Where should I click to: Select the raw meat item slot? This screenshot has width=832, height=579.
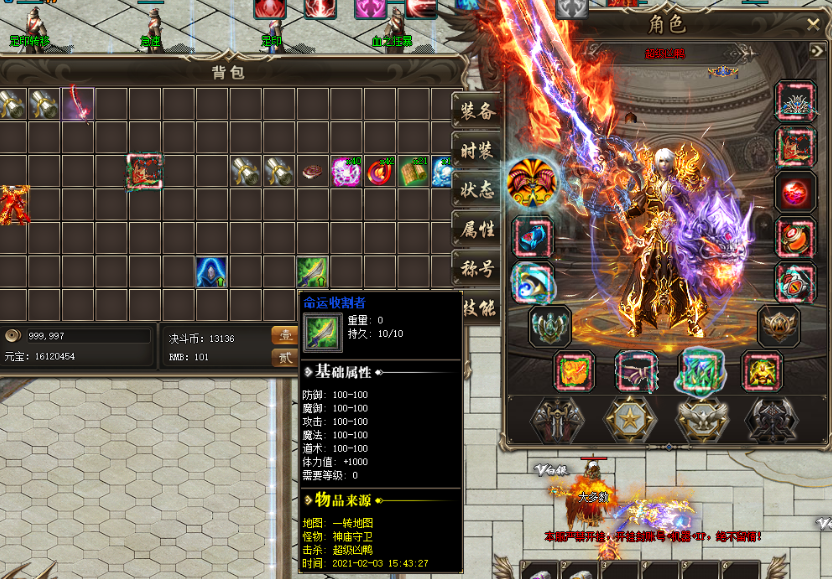point(313,171)
